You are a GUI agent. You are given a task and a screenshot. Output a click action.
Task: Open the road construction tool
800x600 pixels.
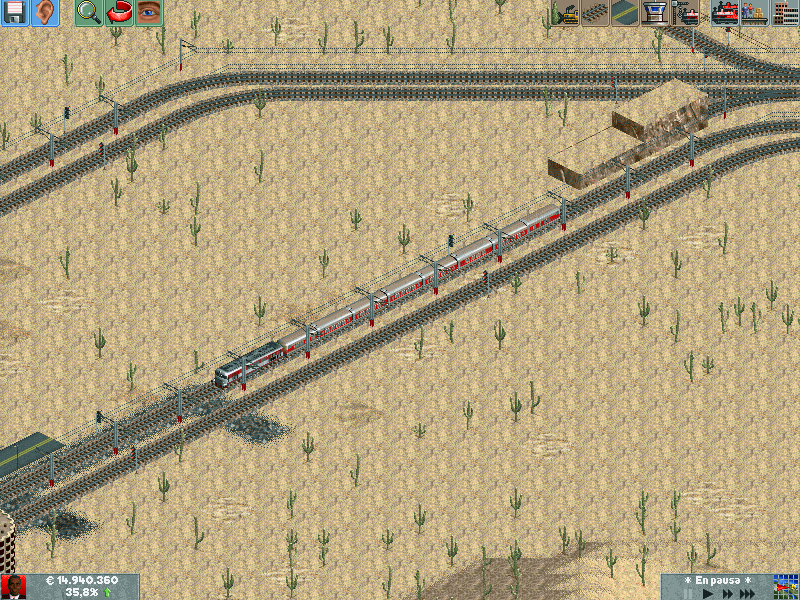click(626, 13)
